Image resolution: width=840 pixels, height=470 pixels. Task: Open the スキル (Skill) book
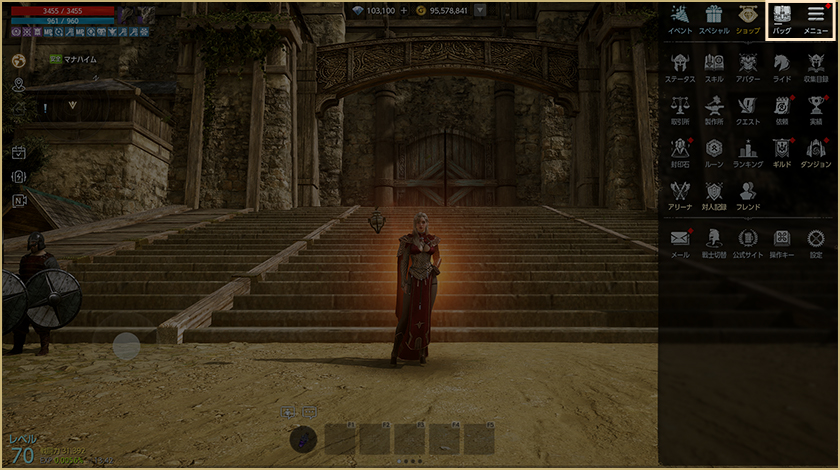coord(714,65)
